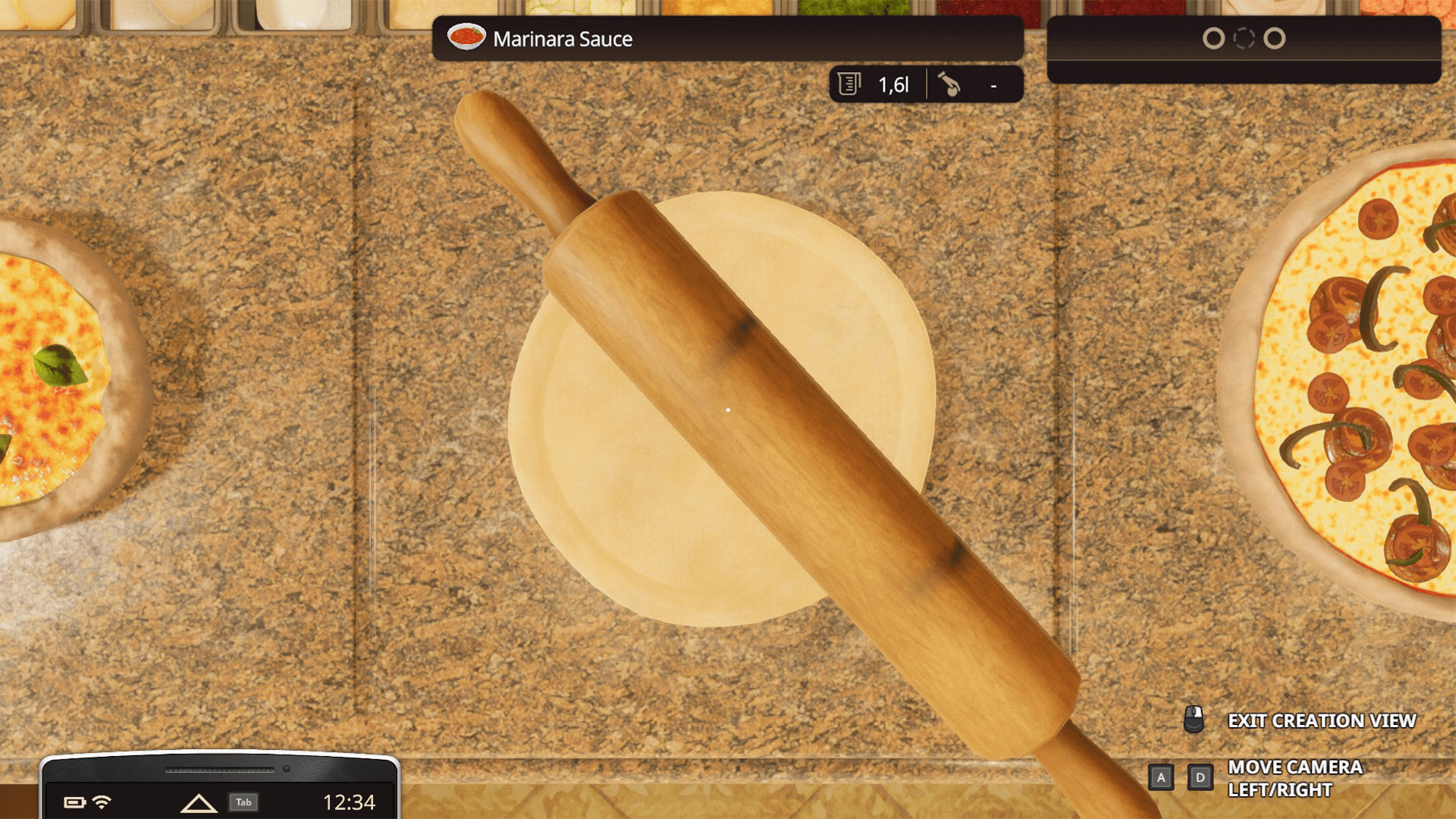Viewport: 1456px width, 819px height.
Task: Click the battery icon on the phone
Action: [74, 802]
